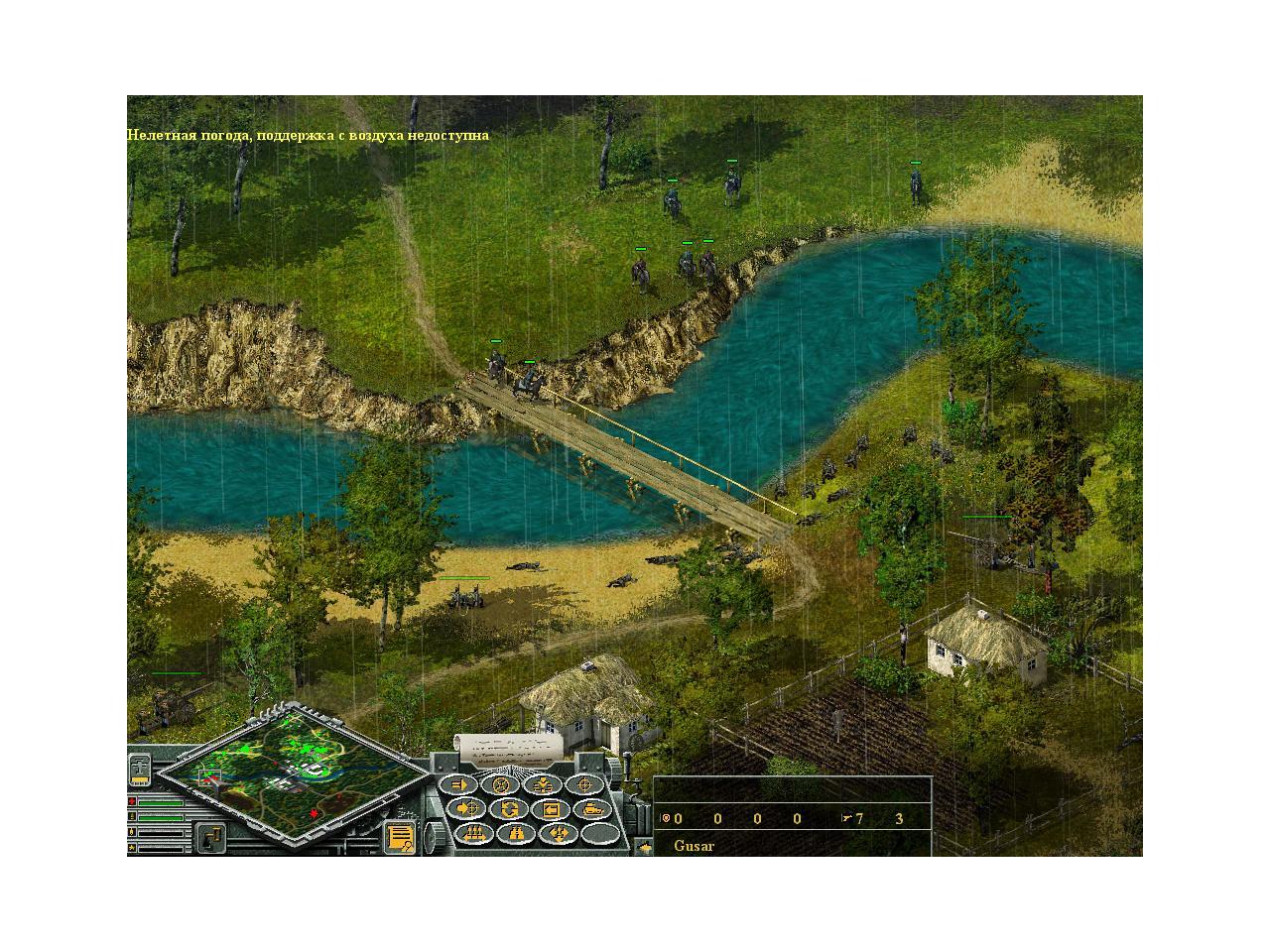Select the arrow-with-crosshair move-and-attack button
The width and height of the screenshot is (1270, 952).
467,809
